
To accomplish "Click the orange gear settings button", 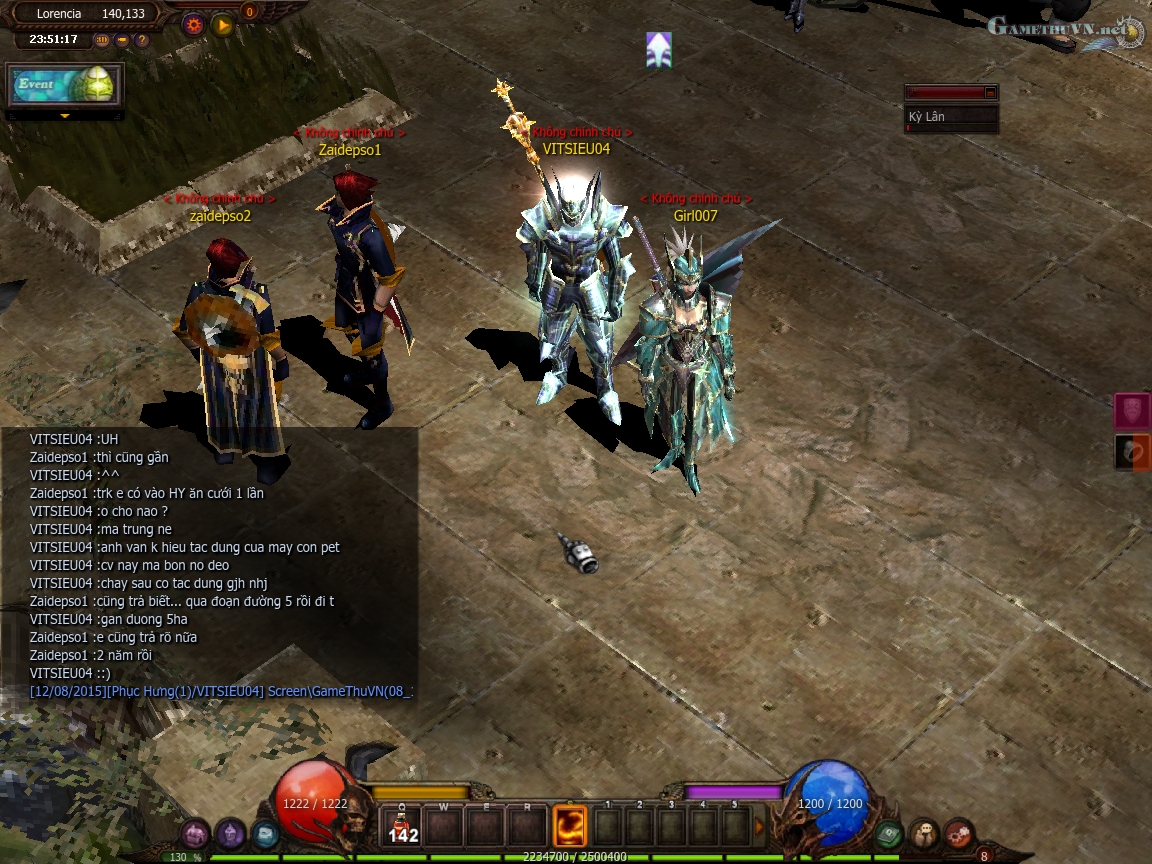I will click(194, 25).
